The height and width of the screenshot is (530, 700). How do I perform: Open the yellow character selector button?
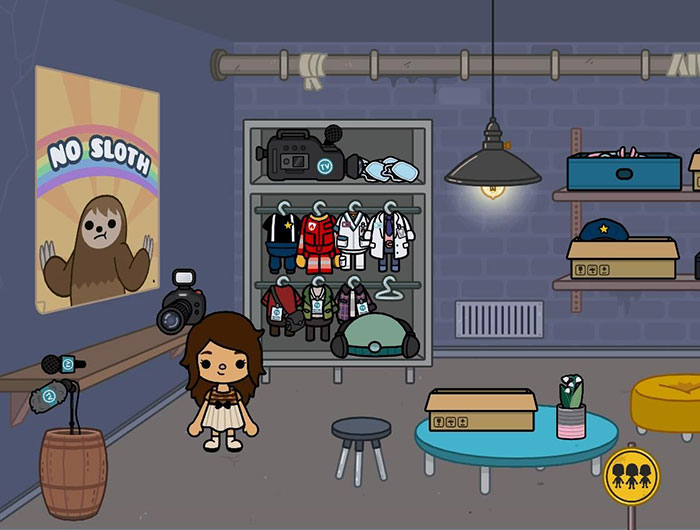tap(631, 476)
